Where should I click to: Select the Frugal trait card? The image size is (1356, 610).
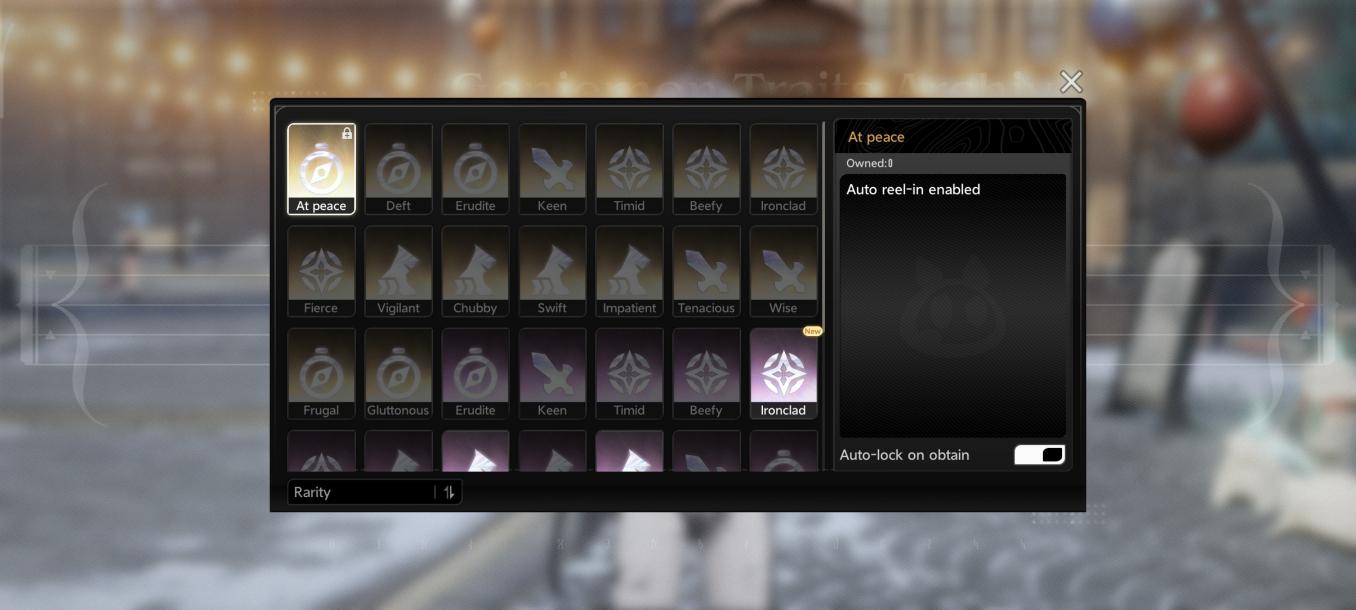point(321,372)
